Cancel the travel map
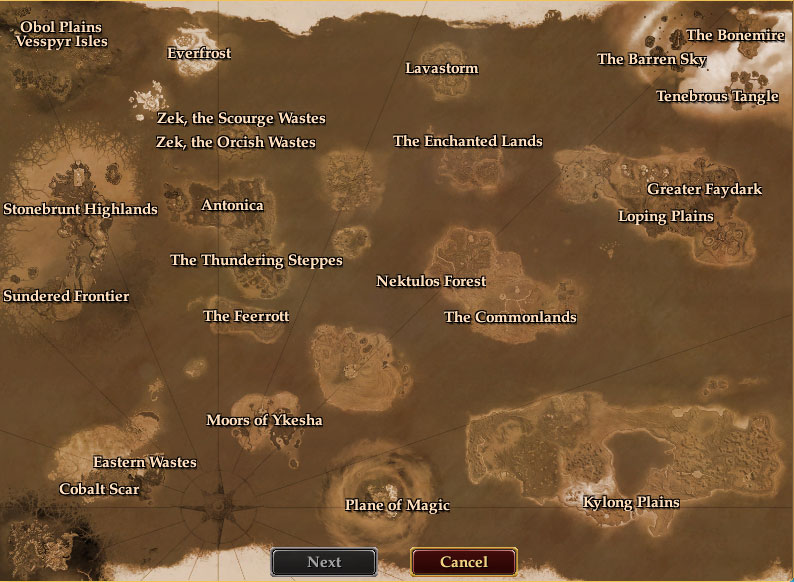Image resolution: width=794 pixels, height=582 pixels. tap(464, 562)
